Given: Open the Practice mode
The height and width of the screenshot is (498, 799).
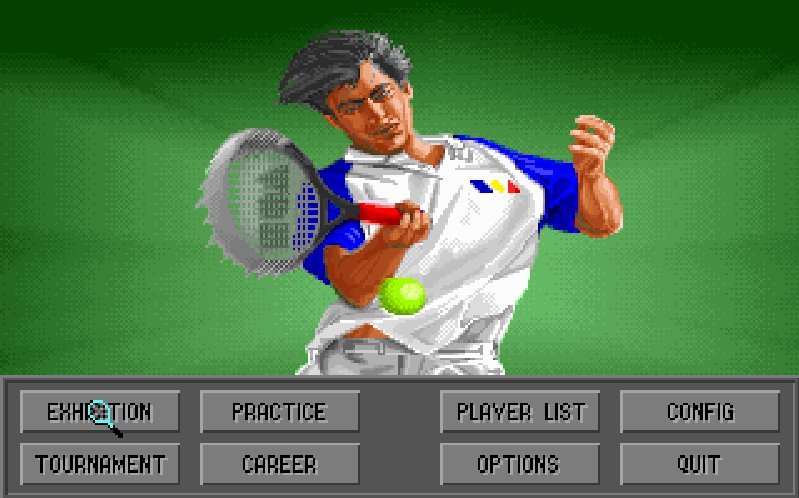Looking at the screenshot, I should click(x=279, y=411).
